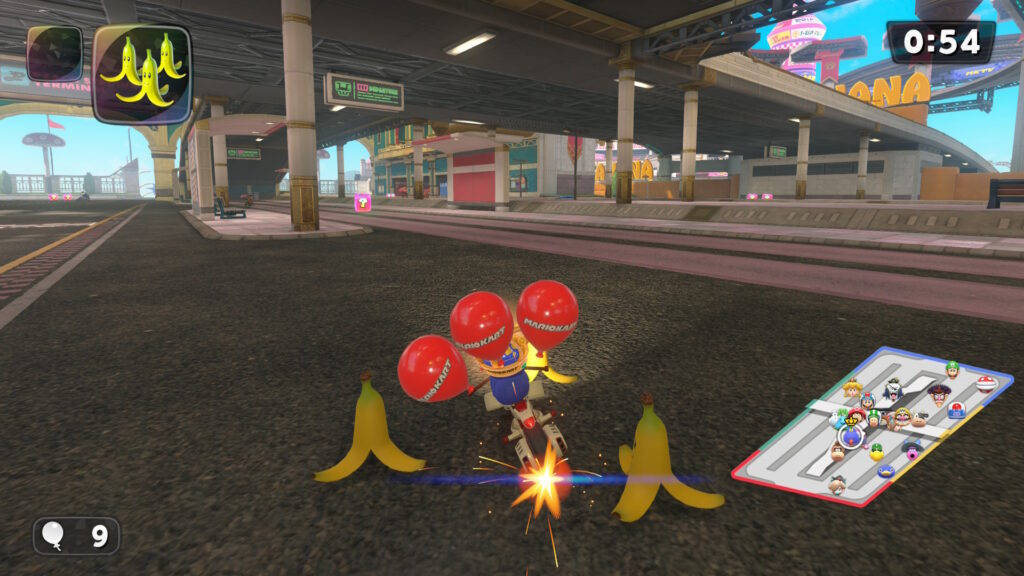Select the empty secondary item slot
The image size is (1024, 576).
[55, 54]
